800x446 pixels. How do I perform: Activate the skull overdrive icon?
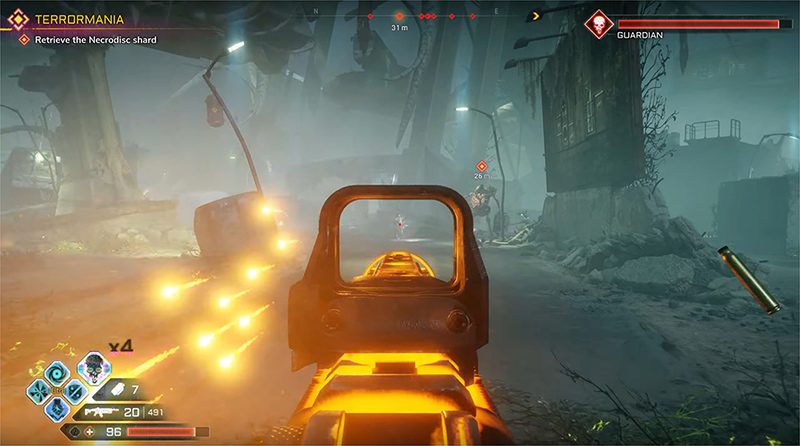click(x=92, y=366)
